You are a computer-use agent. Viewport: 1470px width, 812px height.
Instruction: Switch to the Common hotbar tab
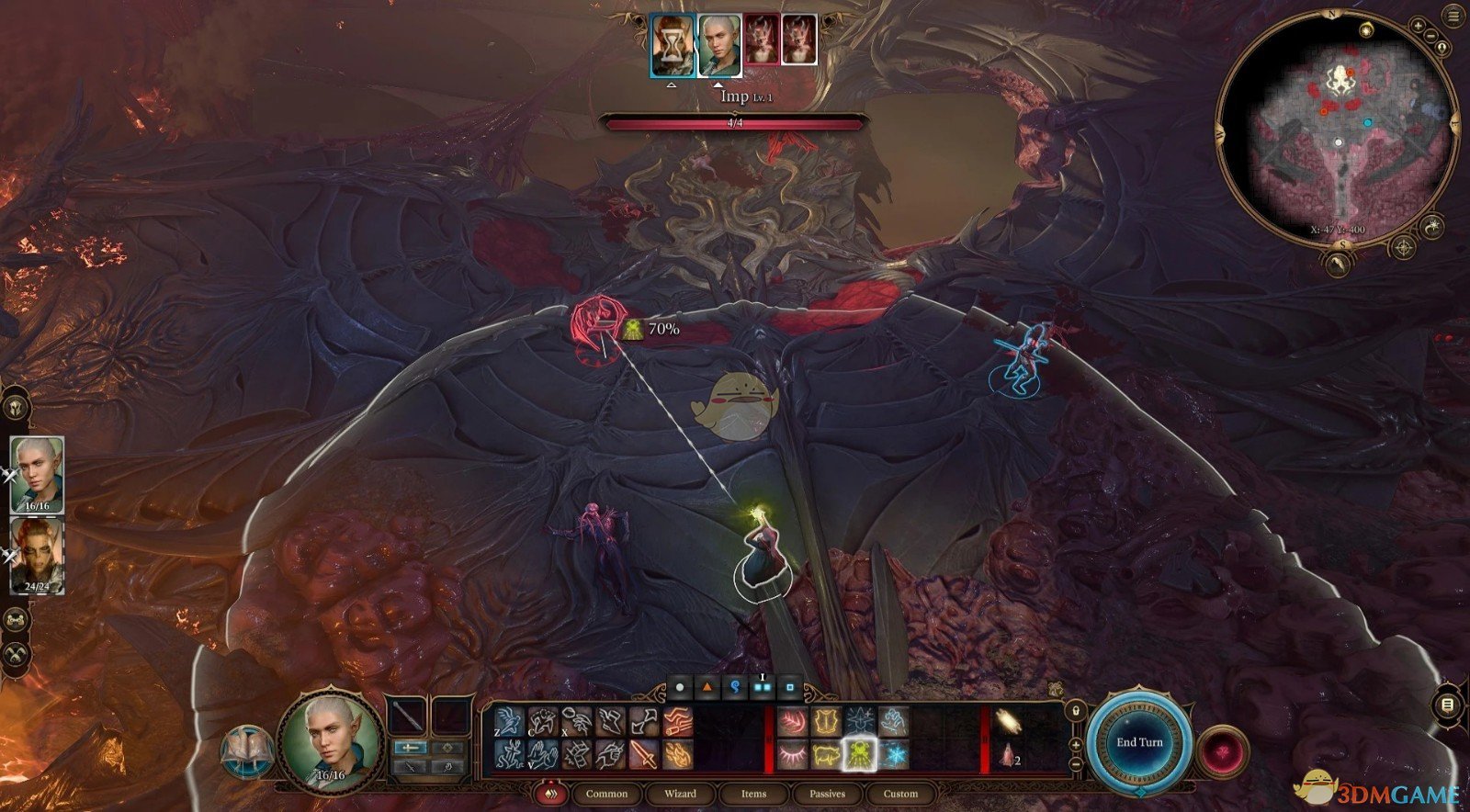(x=606, y=794)
